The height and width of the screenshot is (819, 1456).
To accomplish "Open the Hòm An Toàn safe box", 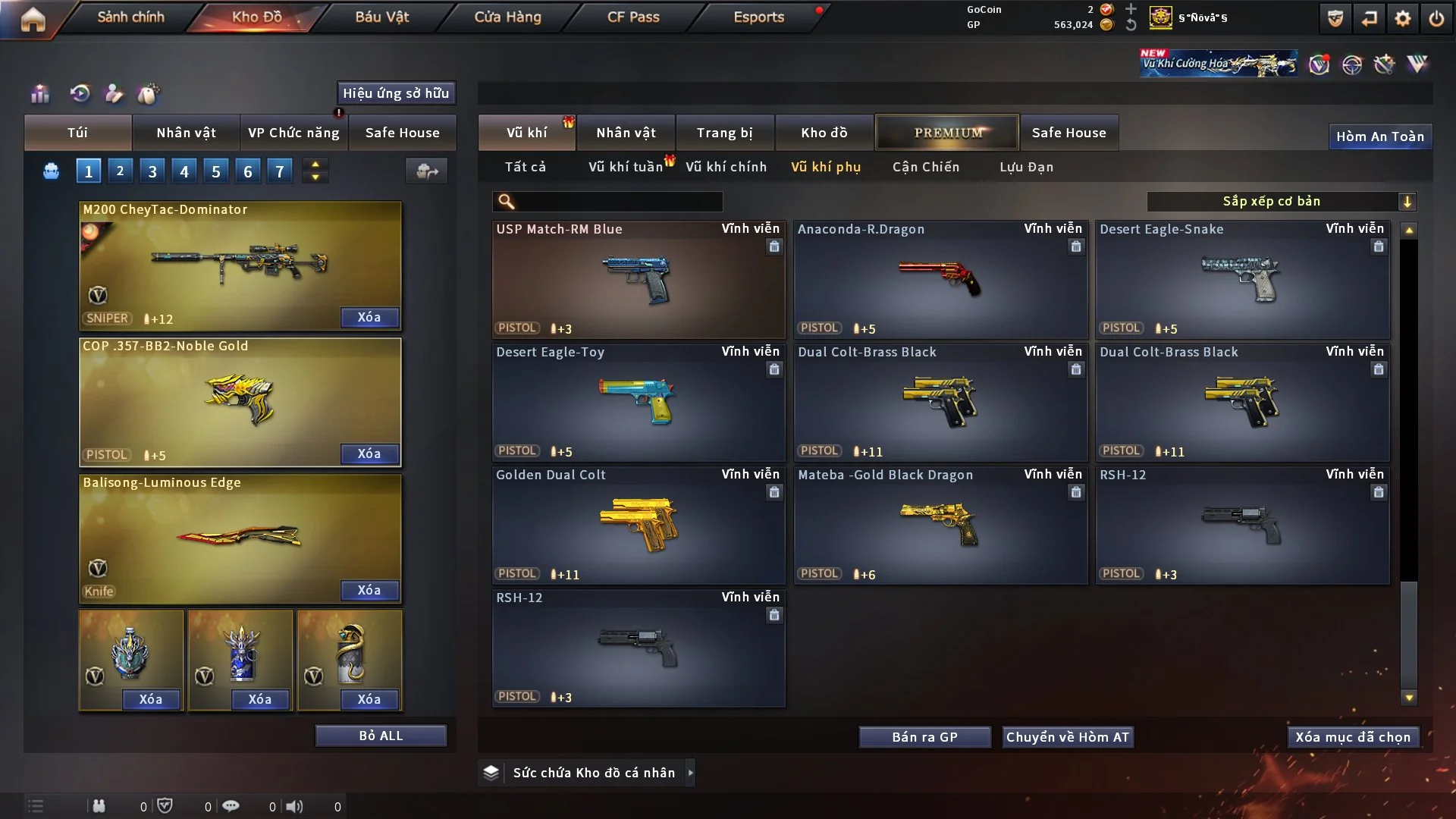I will coord(1379,136).
